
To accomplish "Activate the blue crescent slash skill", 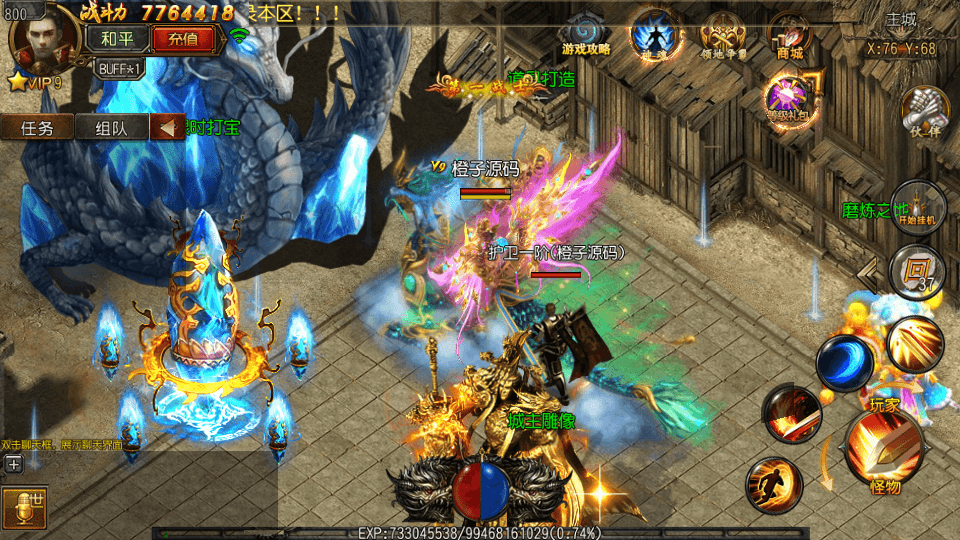I will click(843, 362).
